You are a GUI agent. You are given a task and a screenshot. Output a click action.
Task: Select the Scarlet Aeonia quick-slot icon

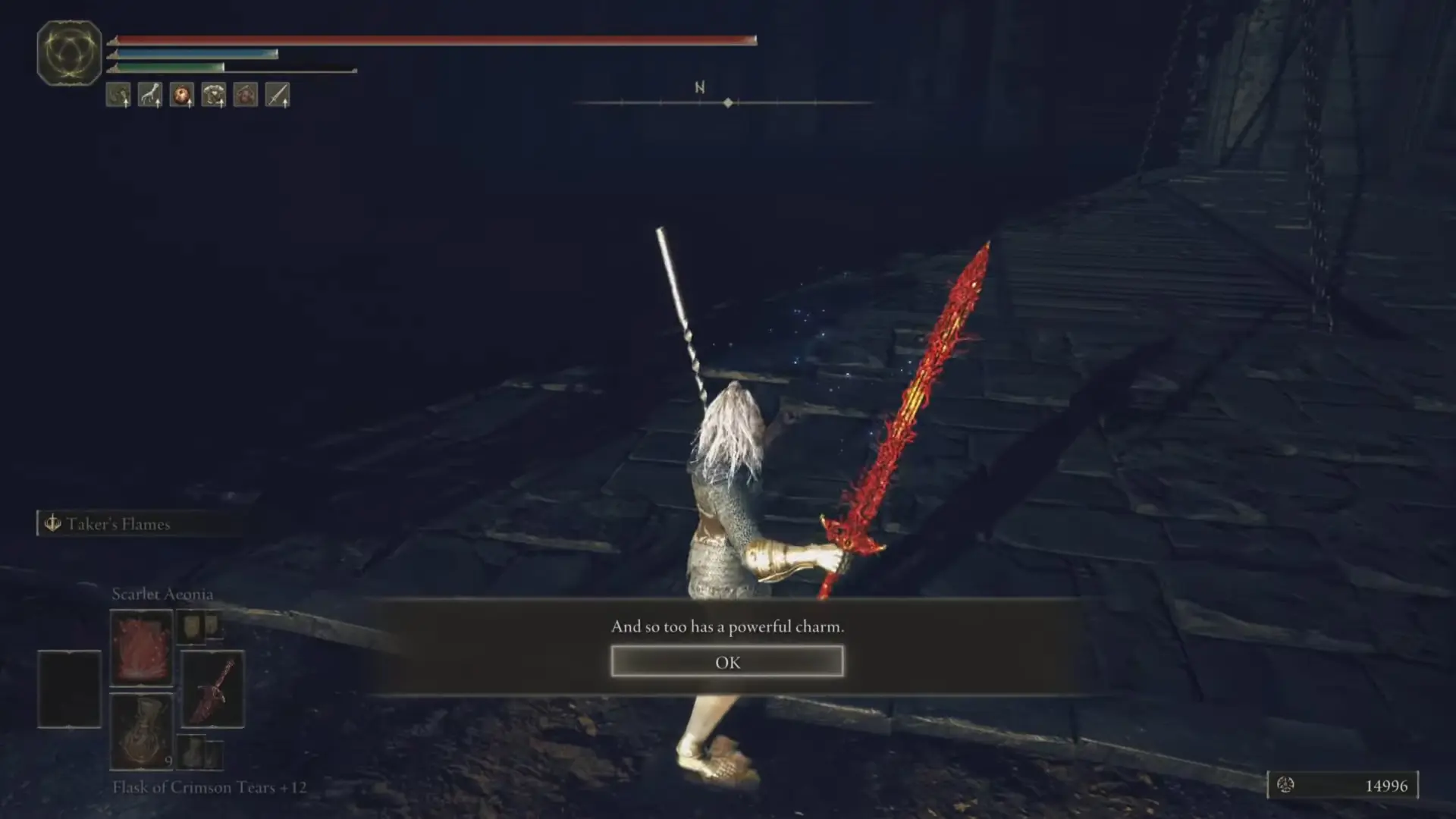[141, 646]
